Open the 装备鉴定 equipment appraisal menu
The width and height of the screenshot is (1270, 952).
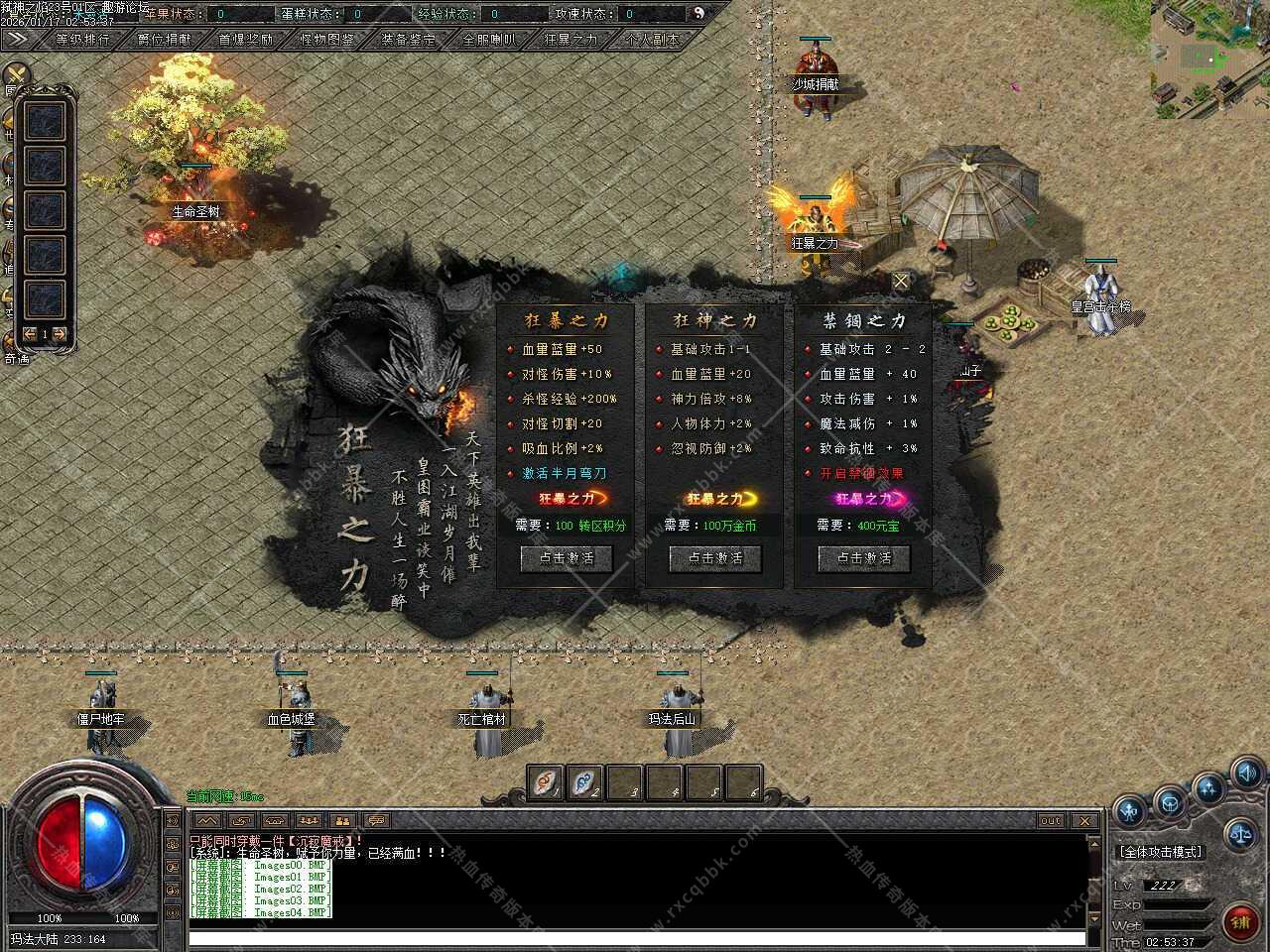[x=409, y=40]
